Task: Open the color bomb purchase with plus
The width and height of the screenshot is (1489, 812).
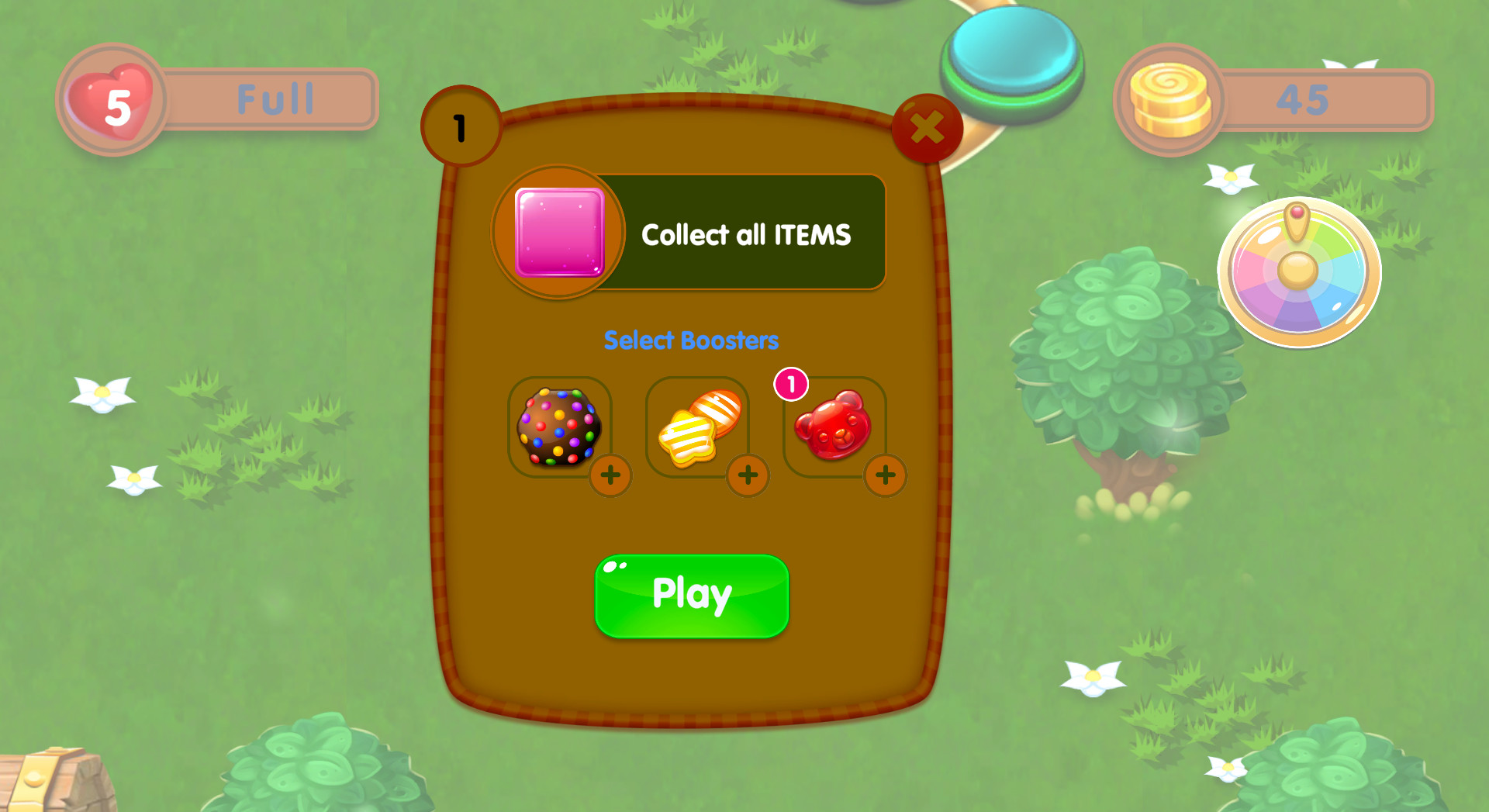Action: (x=610, y=476)
